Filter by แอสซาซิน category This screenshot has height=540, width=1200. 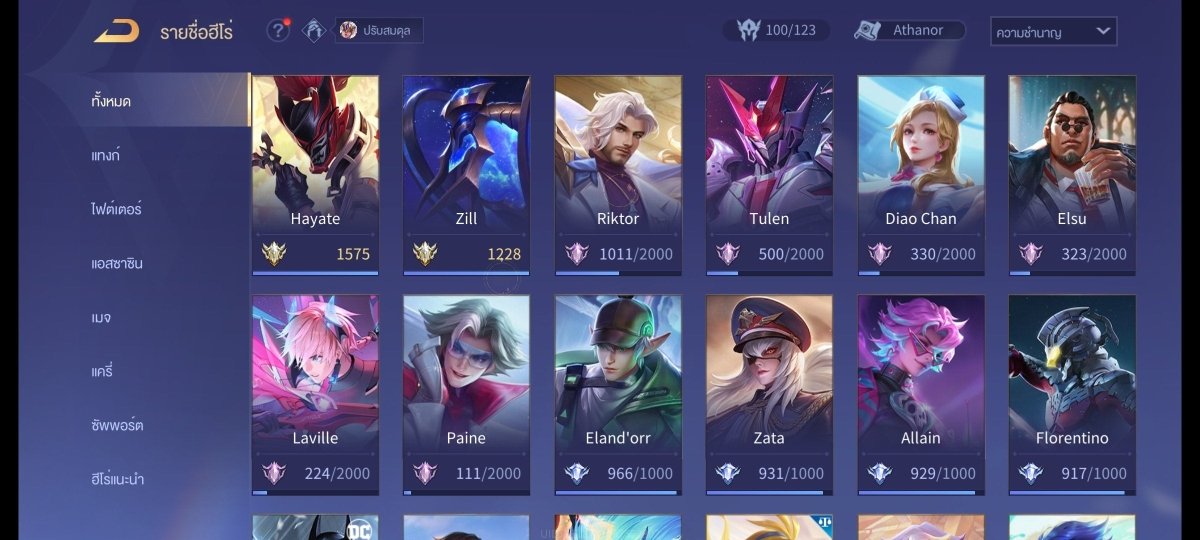click(x=116, y=263)
